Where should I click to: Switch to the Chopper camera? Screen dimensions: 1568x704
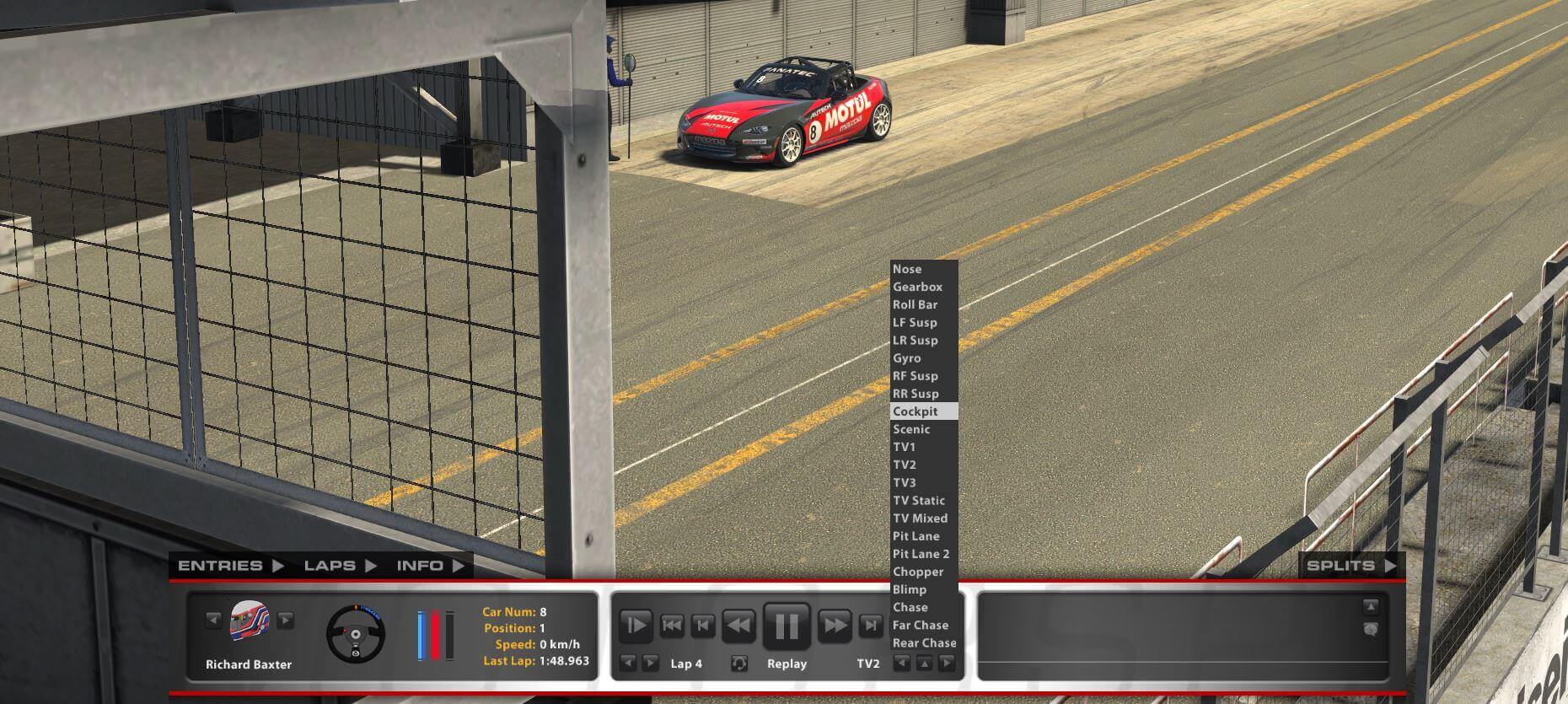(919, 572)
